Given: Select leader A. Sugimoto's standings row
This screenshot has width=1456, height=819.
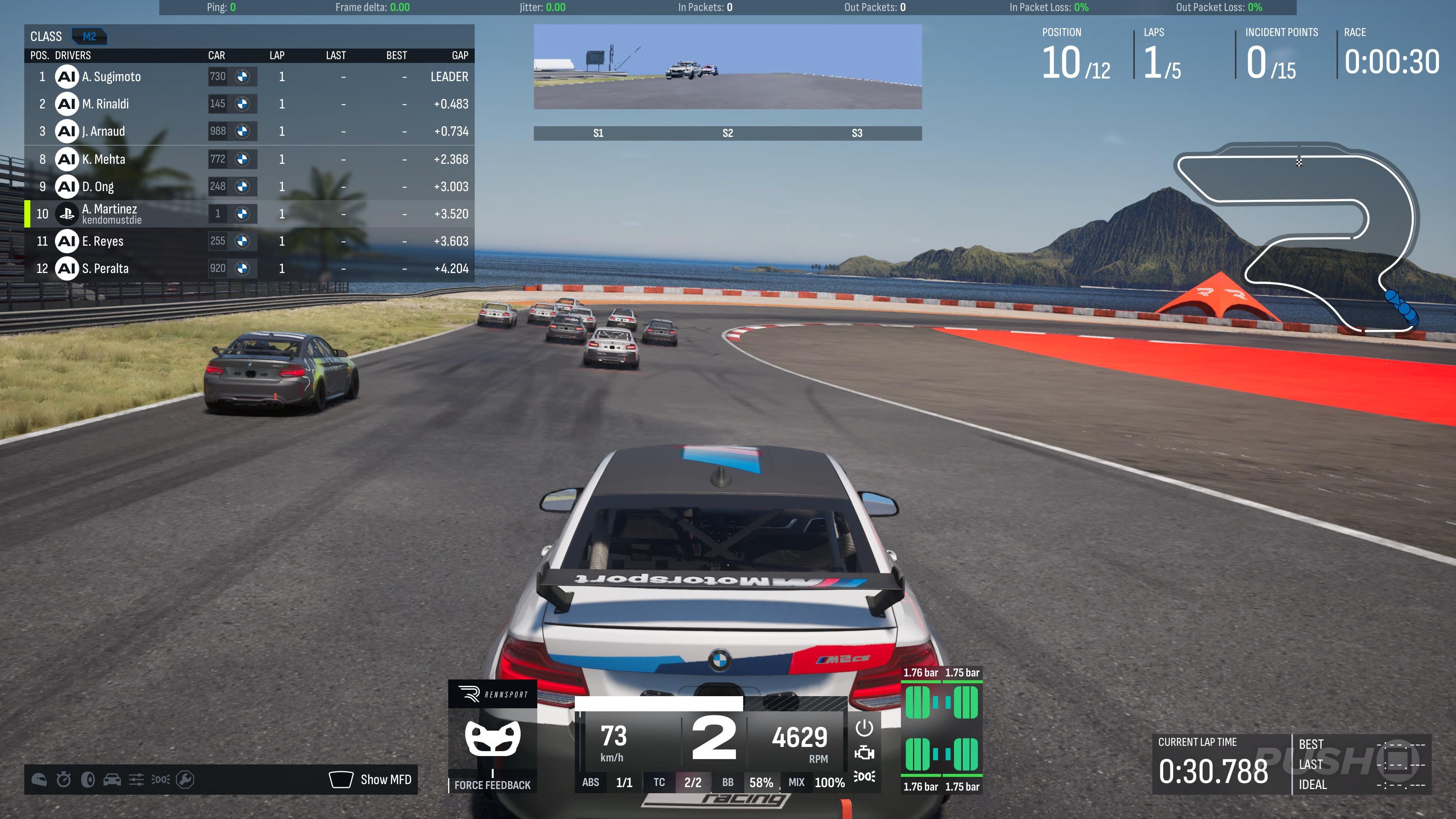Looking at the screenshot, I should tap(249, 77).
